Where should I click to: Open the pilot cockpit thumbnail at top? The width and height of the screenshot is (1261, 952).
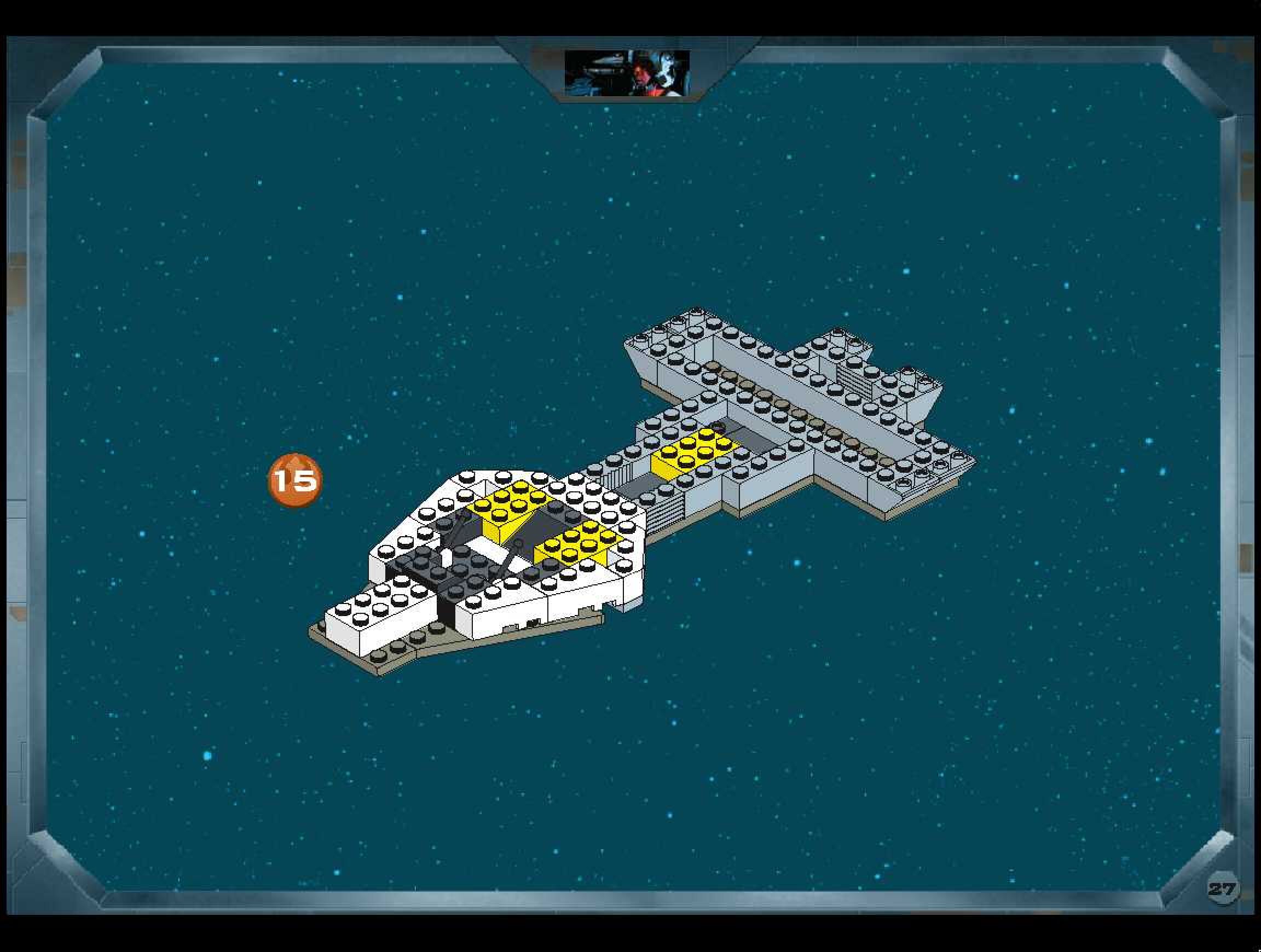tap(627, 73)
